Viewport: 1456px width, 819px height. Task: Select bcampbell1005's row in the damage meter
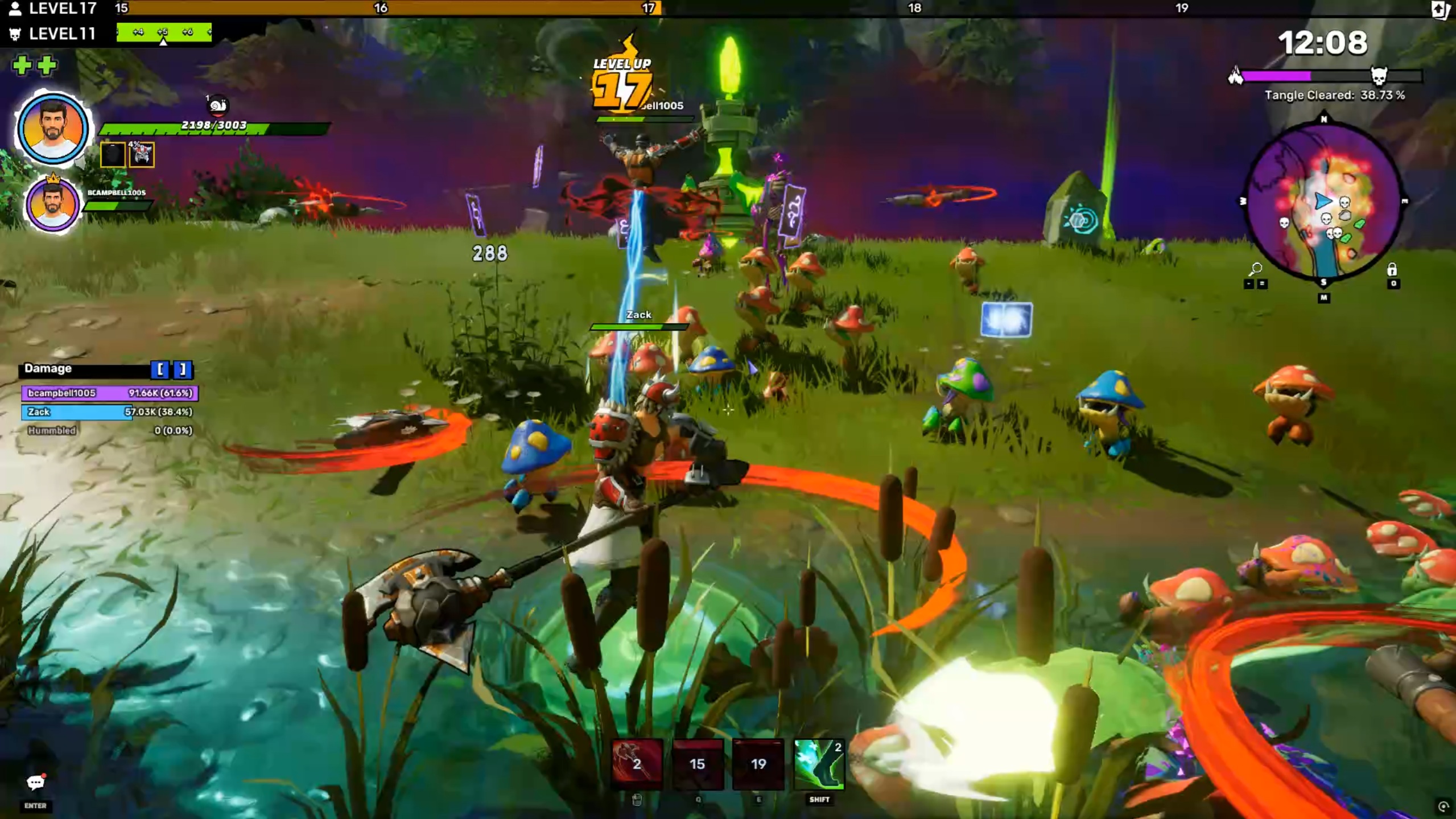coord(109,393)
